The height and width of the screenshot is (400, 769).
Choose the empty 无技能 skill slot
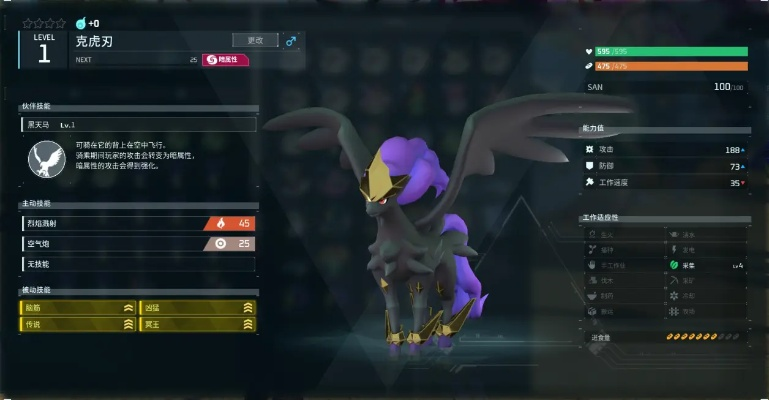click(137, 264)
